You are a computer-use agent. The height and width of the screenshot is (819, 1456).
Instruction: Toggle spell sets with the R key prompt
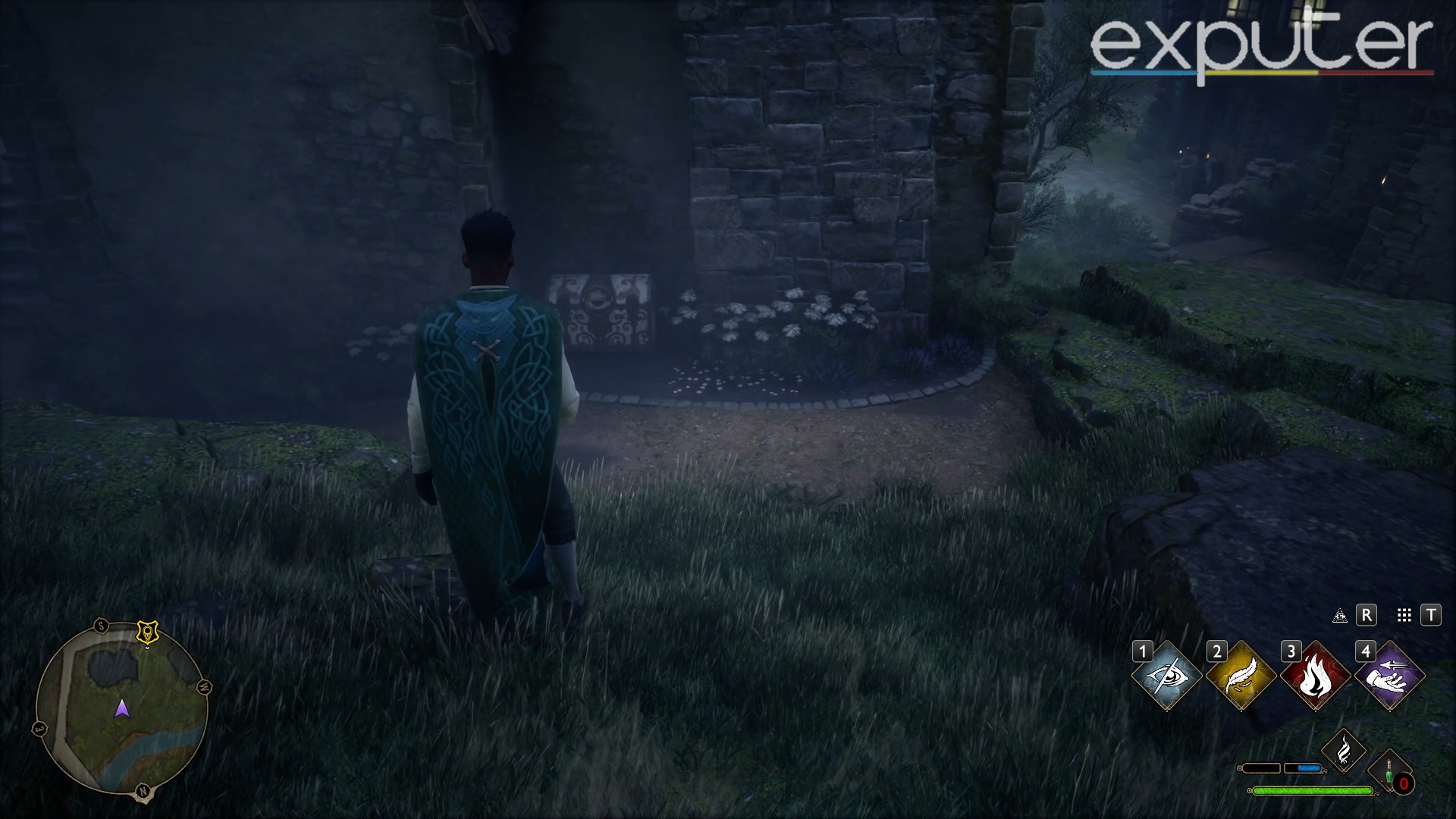pos(1367,615)
